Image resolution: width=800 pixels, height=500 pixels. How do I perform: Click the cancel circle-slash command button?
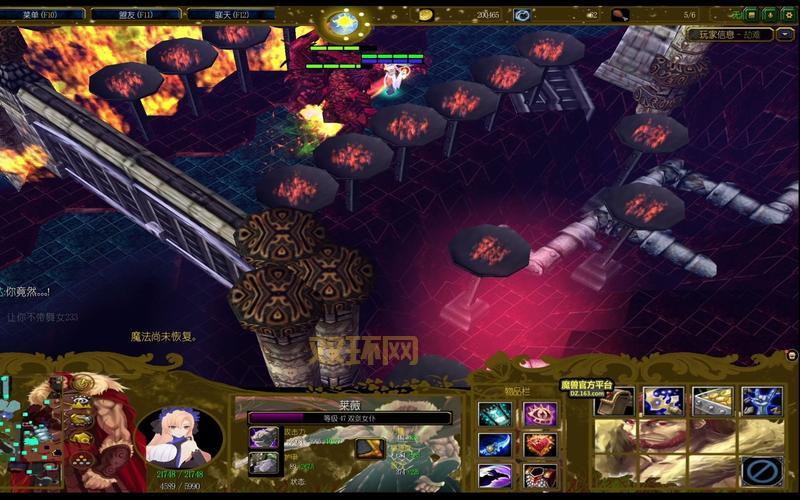pyautogui.click(x=761, y=469)
